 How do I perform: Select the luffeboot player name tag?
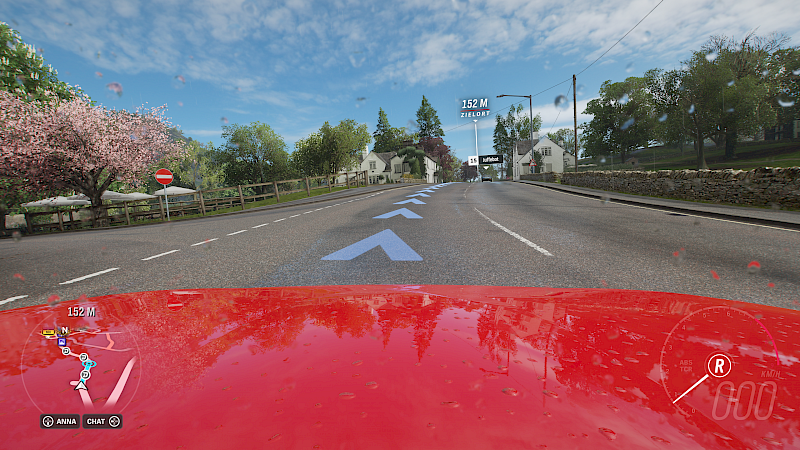489,159
